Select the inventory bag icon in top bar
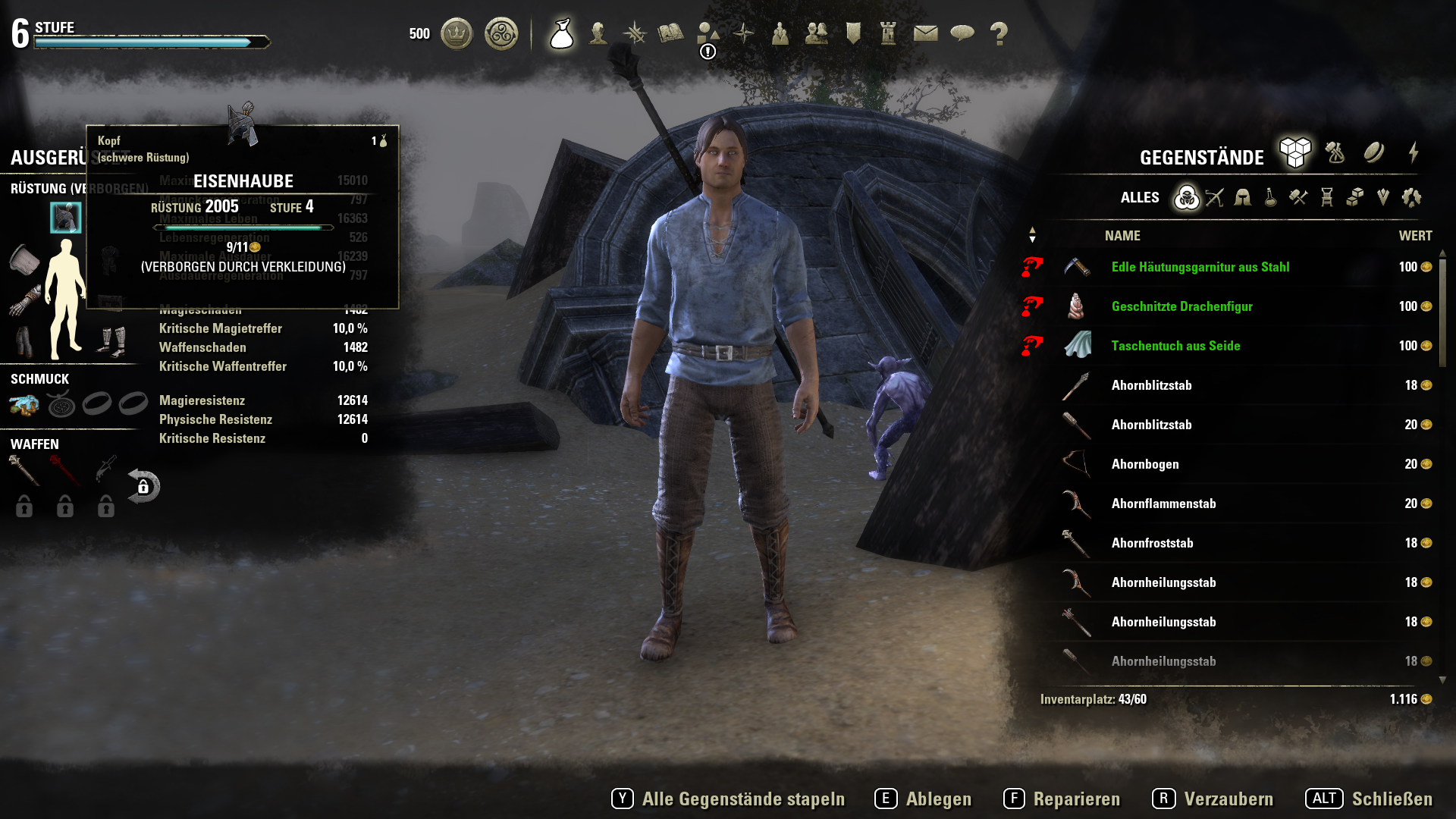Viewport: 1456px width, 819px height. (561, 33)
